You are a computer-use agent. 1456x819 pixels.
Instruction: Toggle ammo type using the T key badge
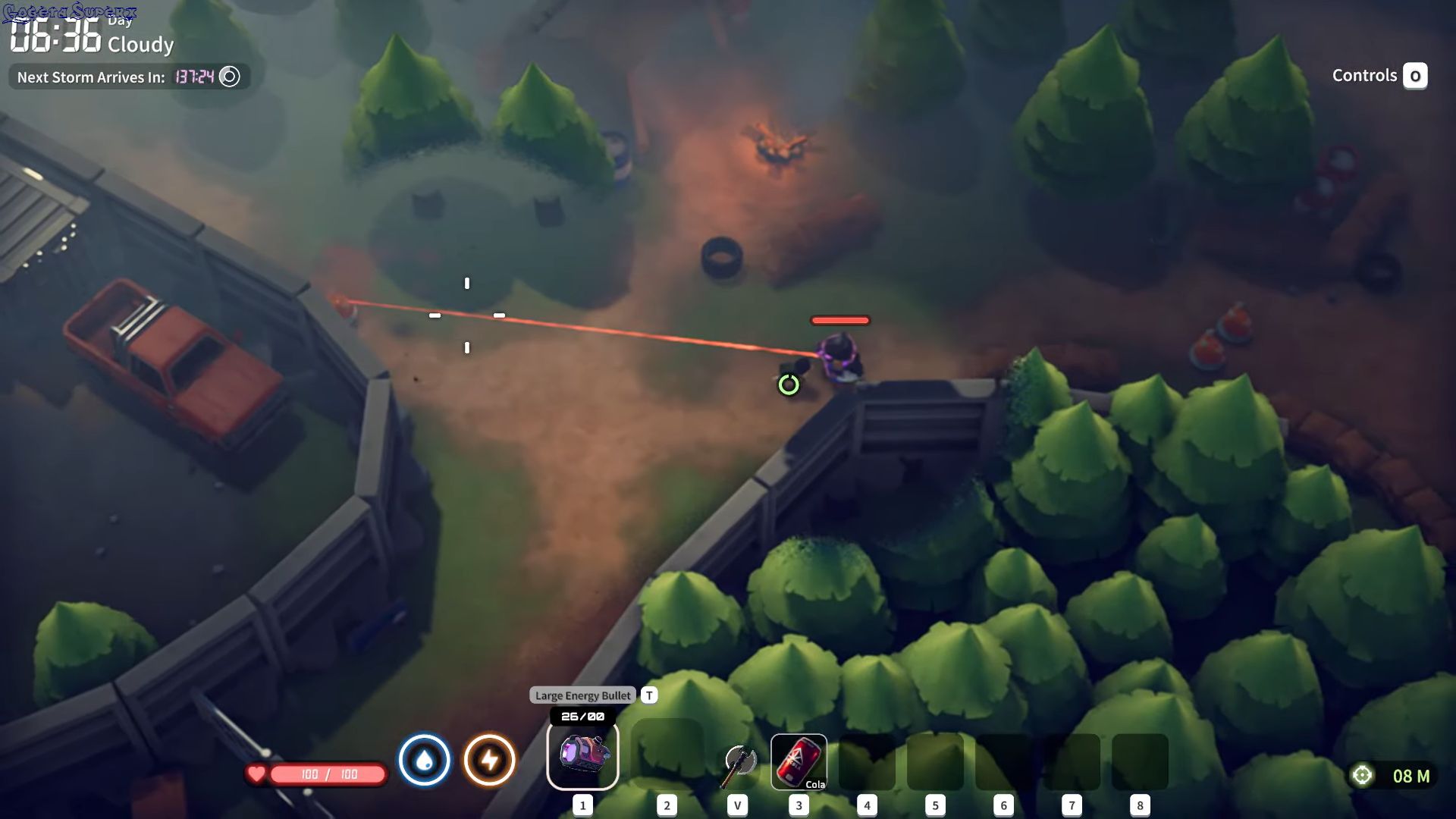(x=648, y=695)
